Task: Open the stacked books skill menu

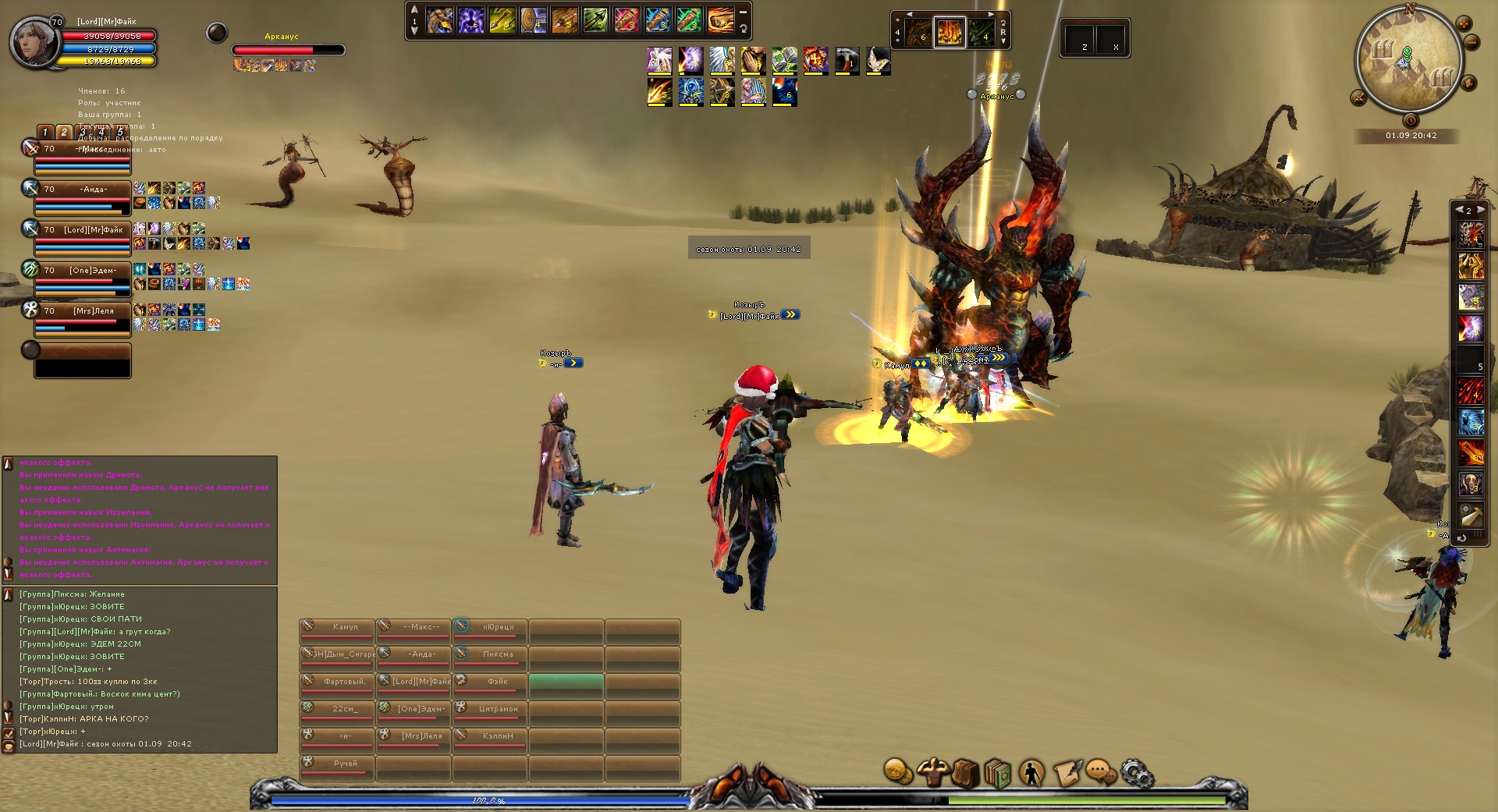Action: (998, 773)
